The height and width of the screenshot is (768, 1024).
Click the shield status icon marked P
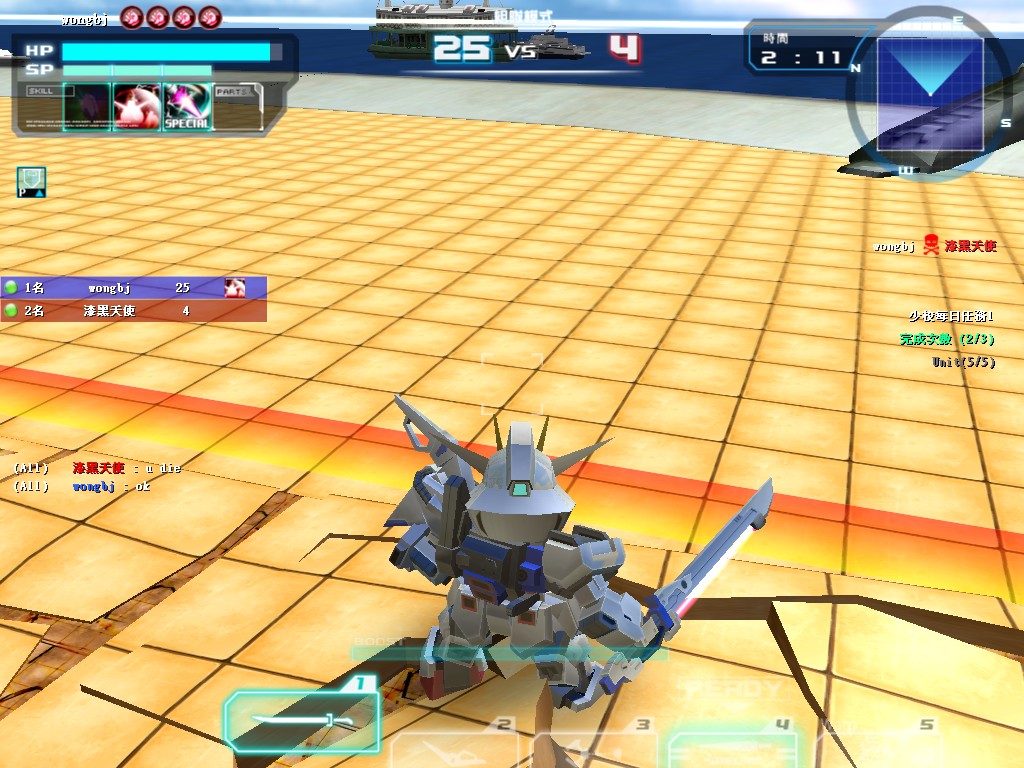pyautogui.click(x=31, y=182)
